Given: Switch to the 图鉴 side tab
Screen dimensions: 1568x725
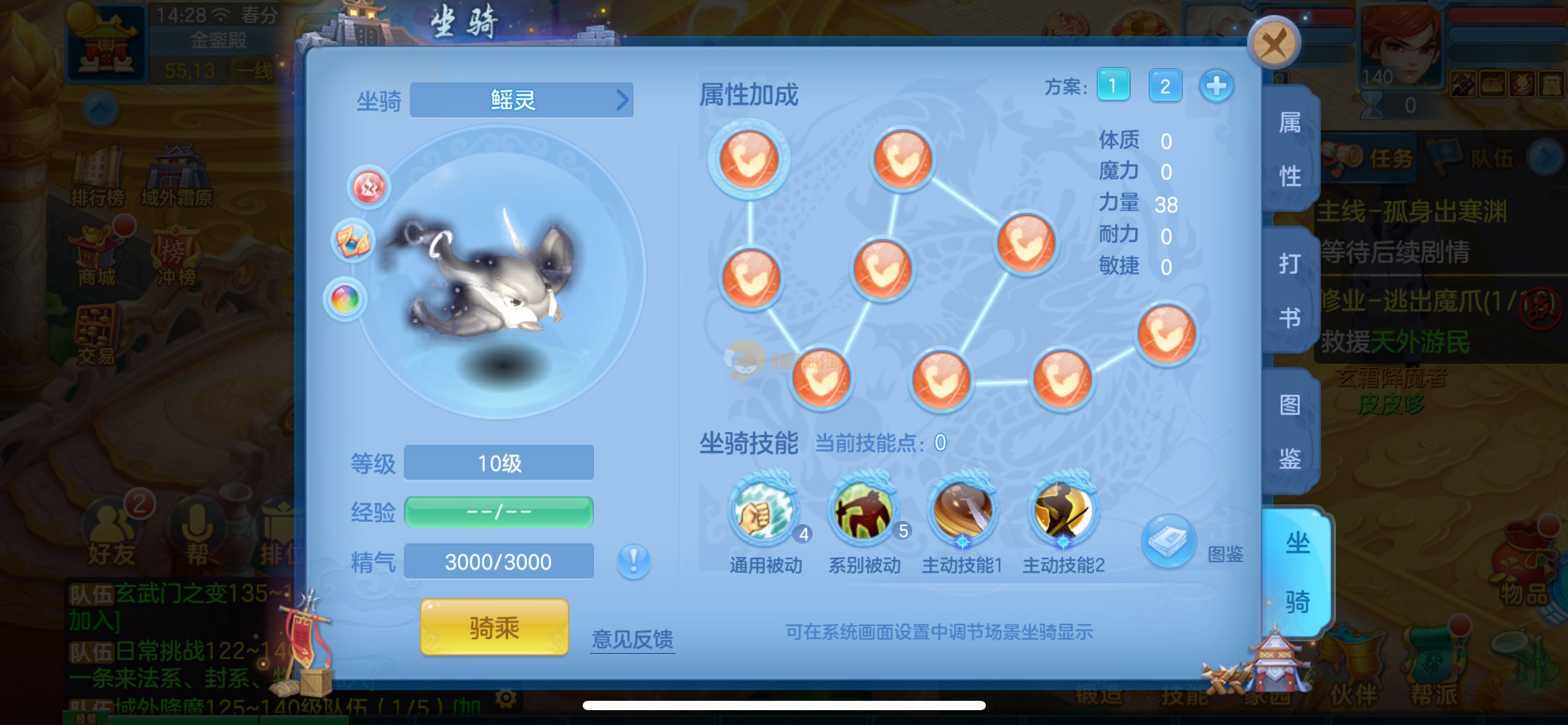Looking at the screenshot, I should 1291,431.
